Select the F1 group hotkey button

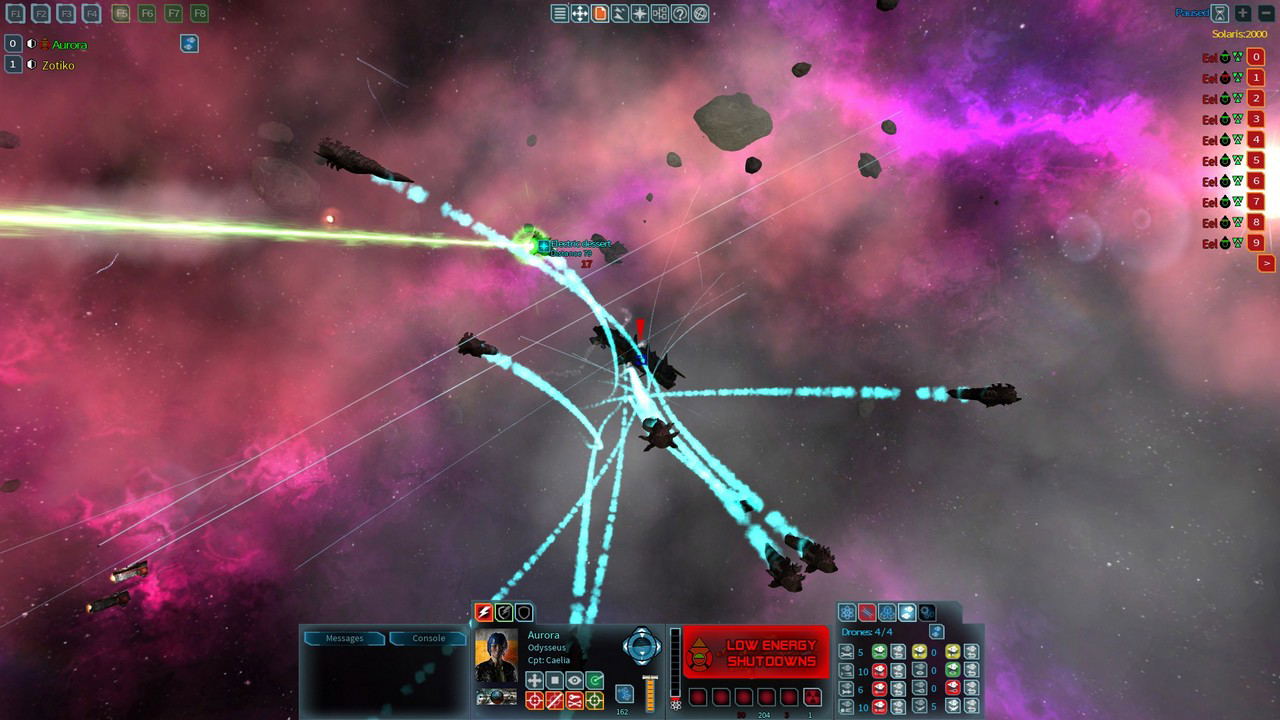(x=15, y=13)
